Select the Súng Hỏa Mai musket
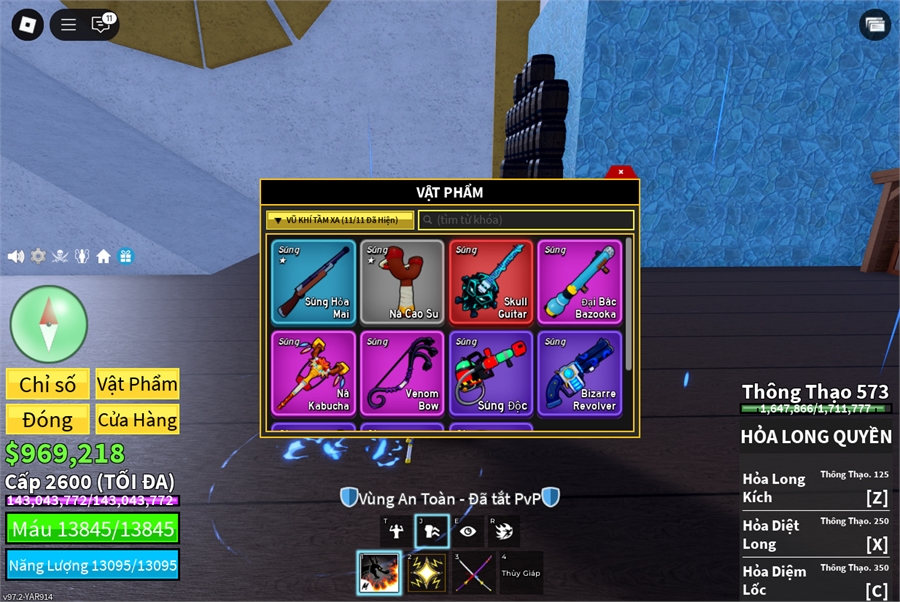 313,281
